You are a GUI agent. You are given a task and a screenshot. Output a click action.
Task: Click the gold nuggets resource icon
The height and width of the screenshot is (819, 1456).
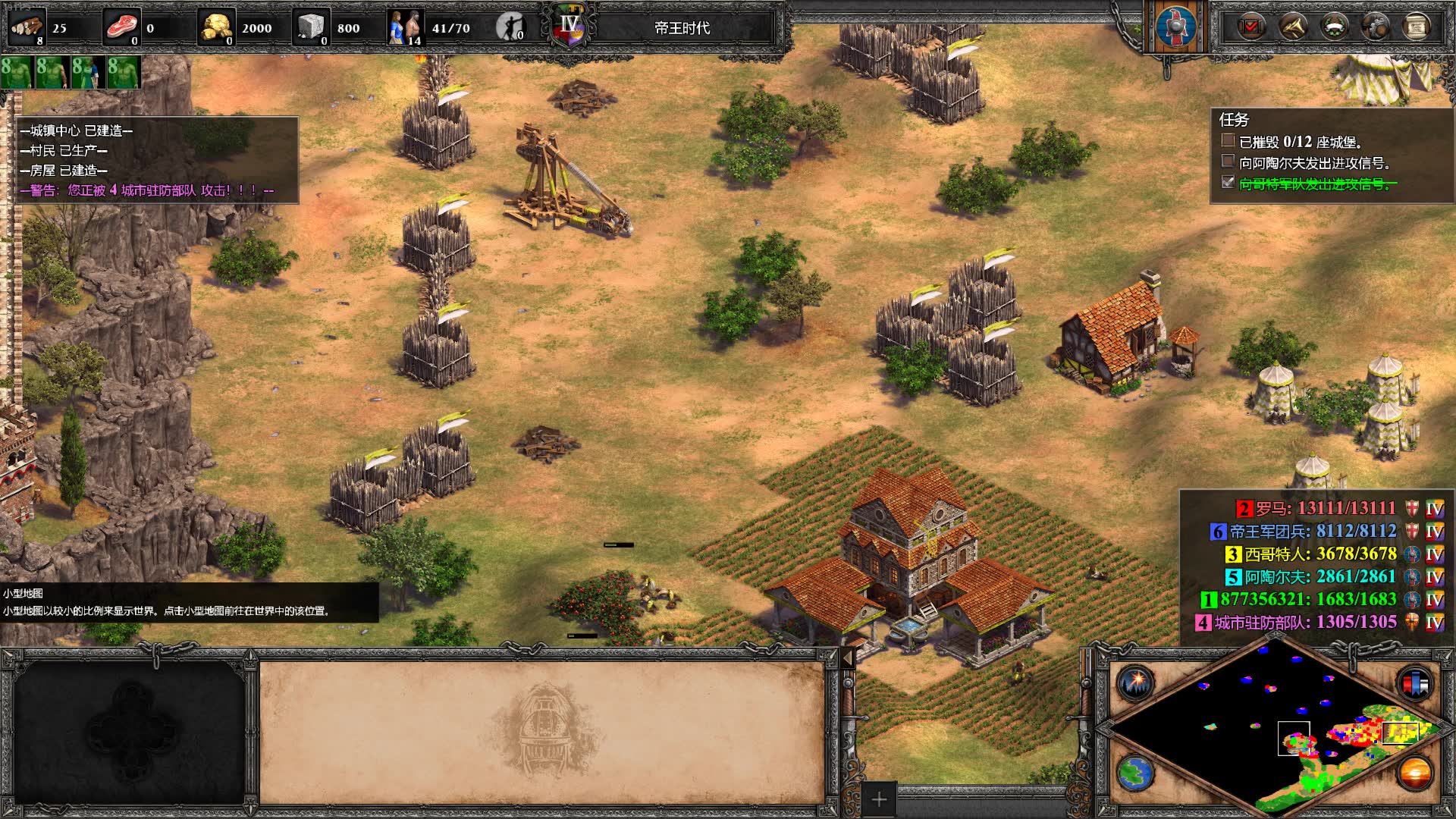[x=216, y=27]
